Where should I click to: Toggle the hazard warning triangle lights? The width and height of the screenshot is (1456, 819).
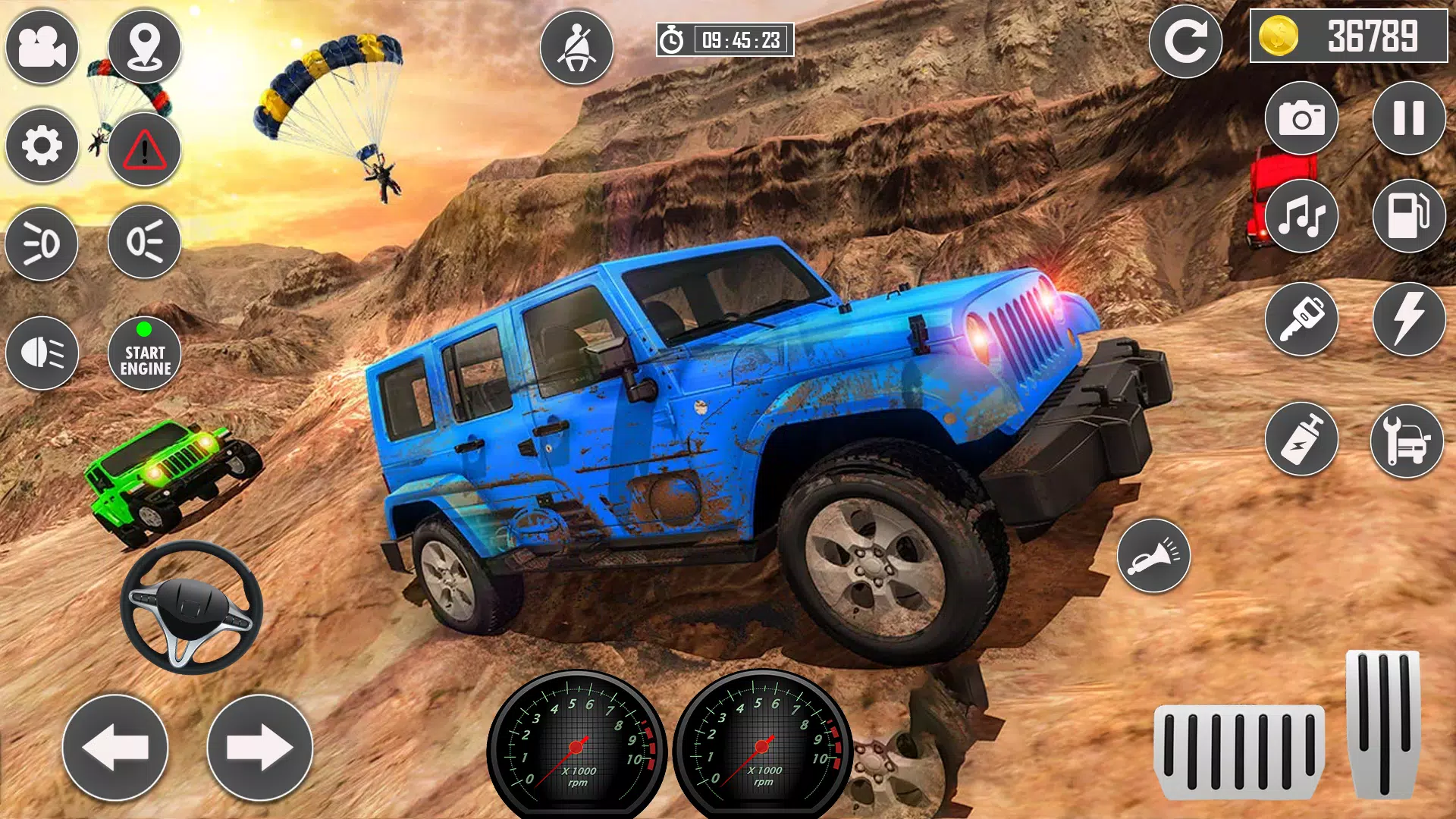point(144,149)
